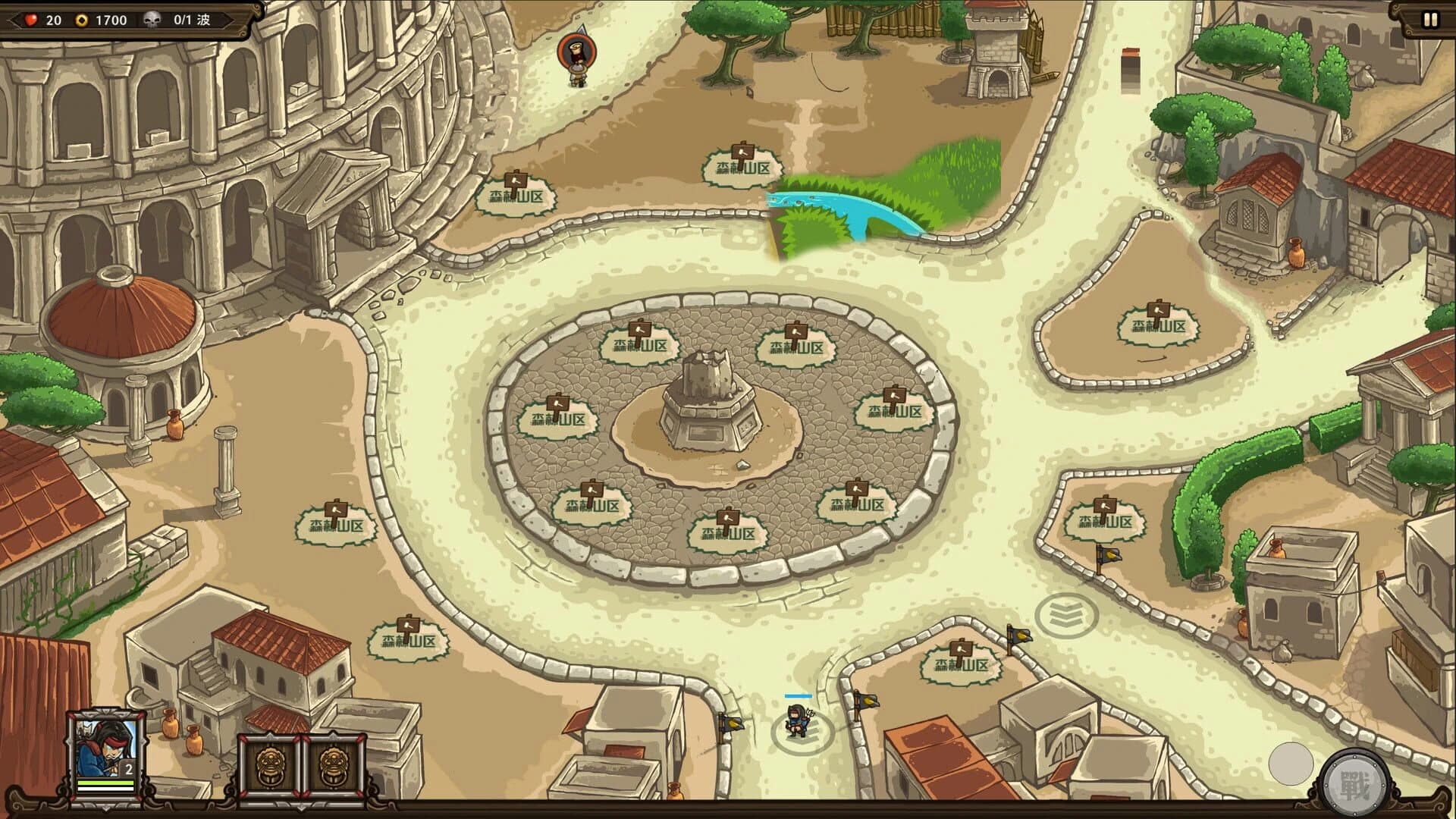Select the 0/1 波 wave display
The width and height of the screenshot is (1456, 819).
[192, 20]
